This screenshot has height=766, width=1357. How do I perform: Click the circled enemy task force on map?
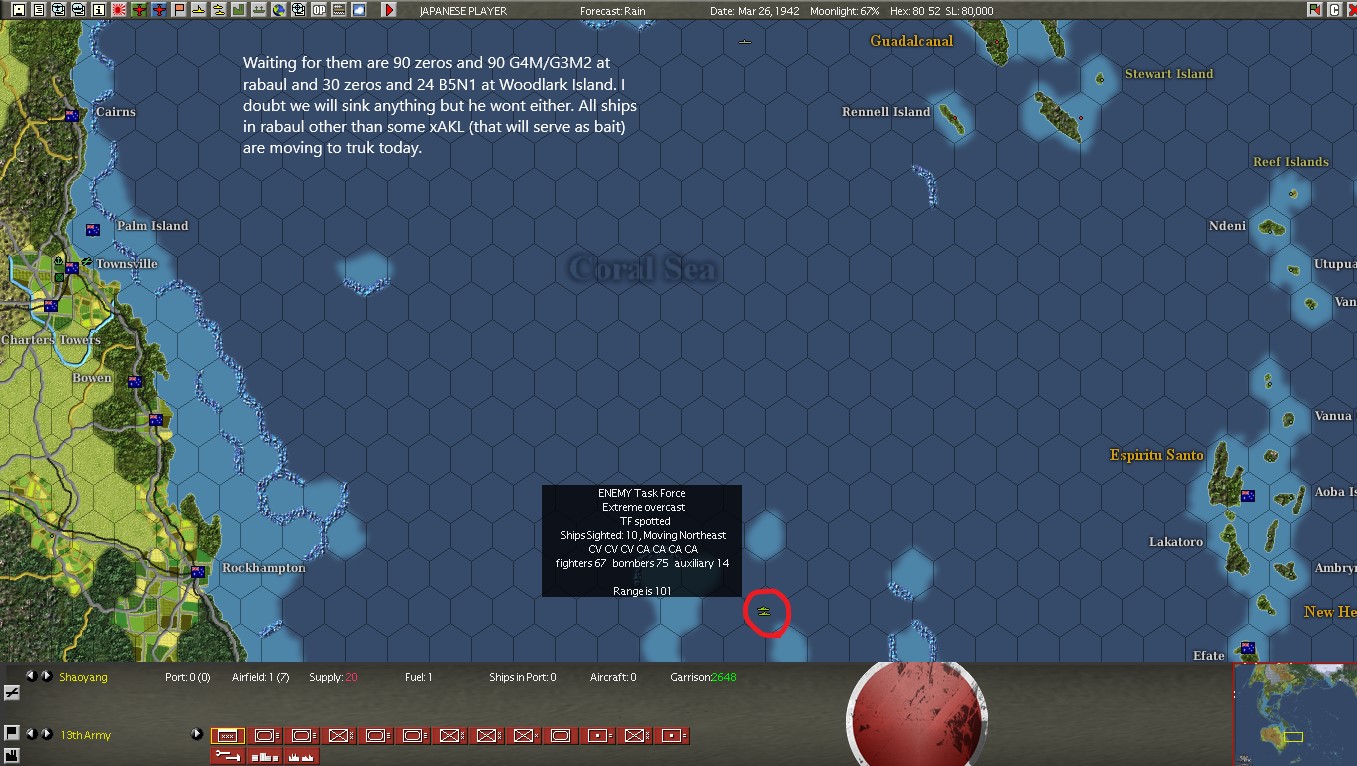coord(766,611)
